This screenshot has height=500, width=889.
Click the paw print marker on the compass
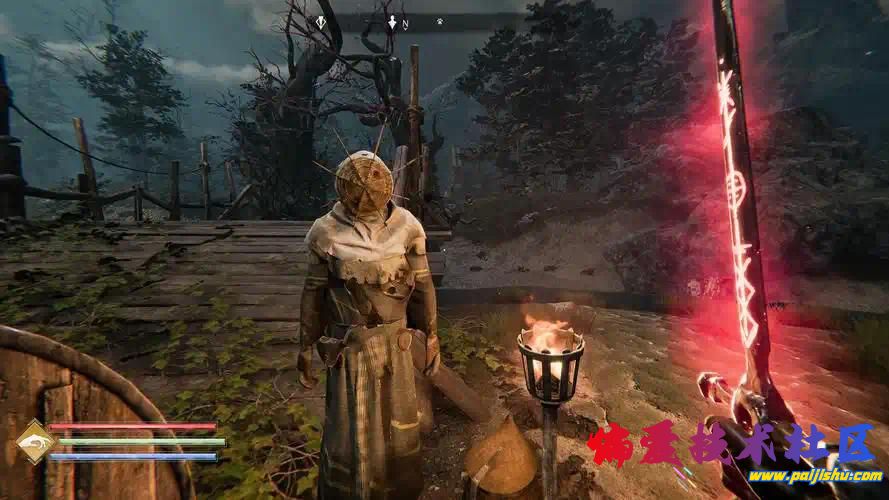point(440,21)
